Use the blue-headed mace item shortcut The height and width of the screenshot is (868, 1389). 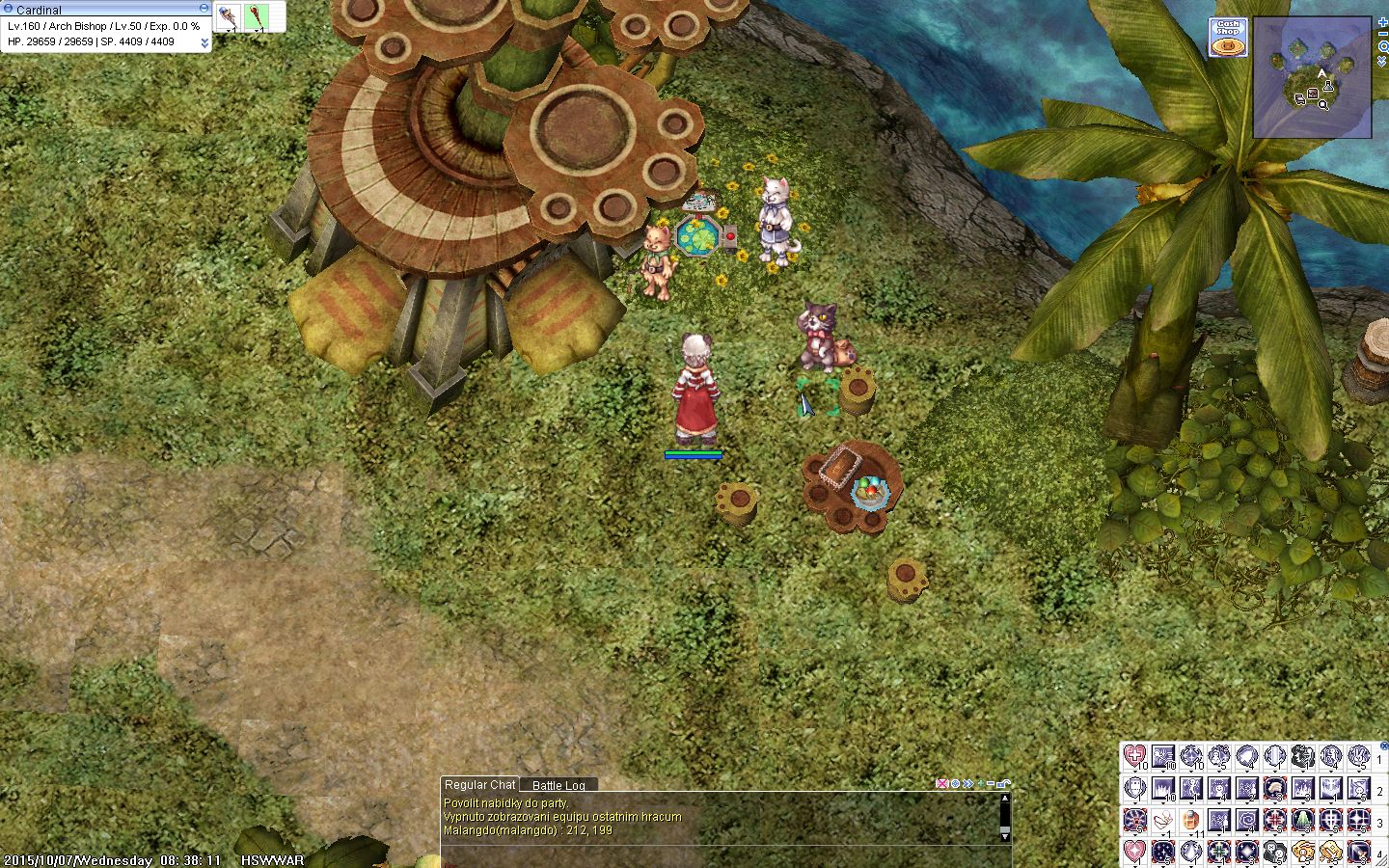pyautogui.click(x=228, y=16)
